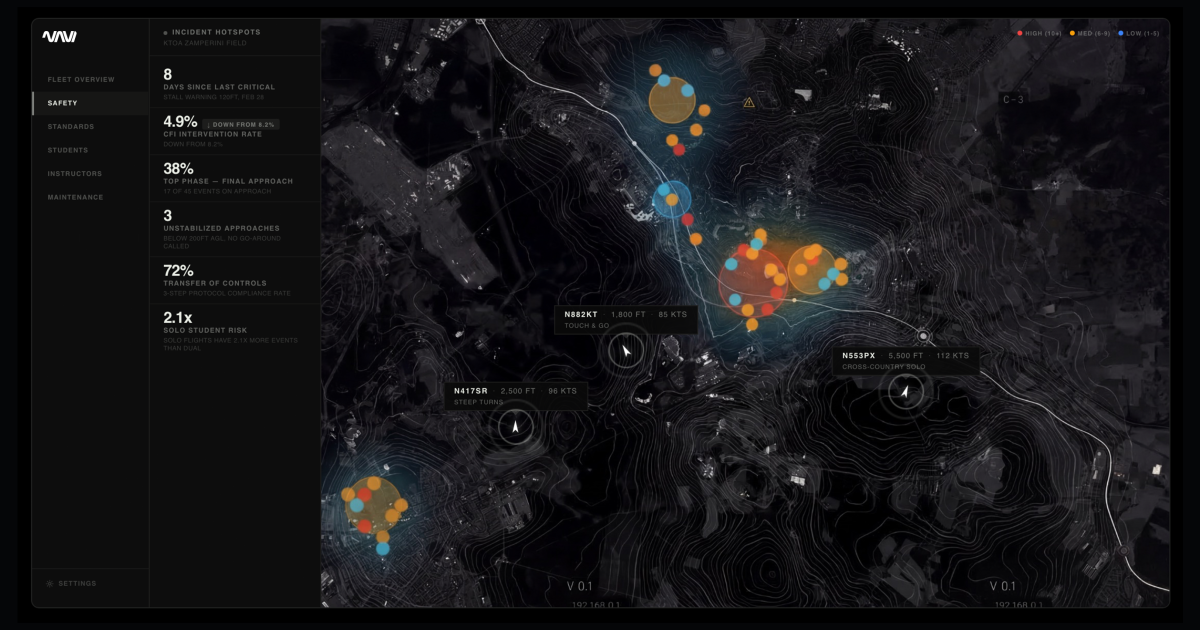Go to the Standards page
Image resolution: width=1200 pixels, height=630 pixels.
71,127
